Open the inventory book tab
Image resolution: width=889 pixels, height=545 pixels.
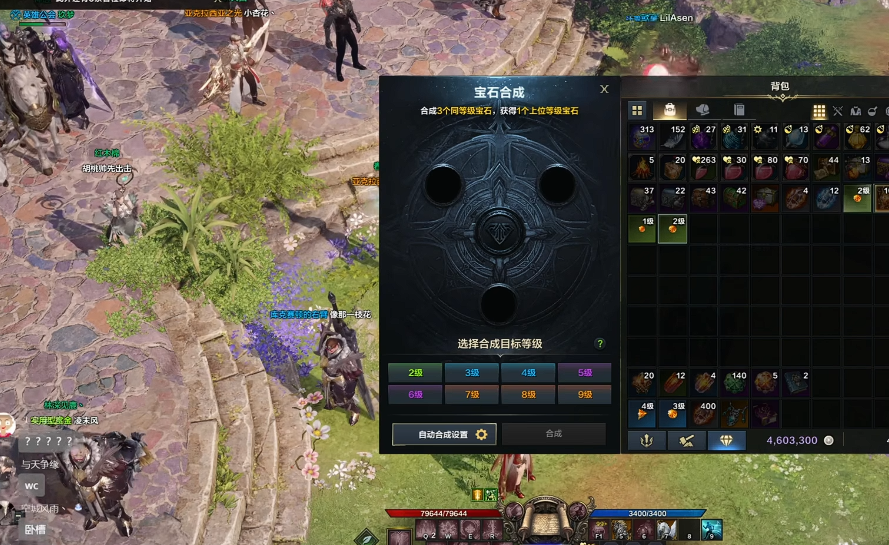pyautogui.click(x=738, y=110)
